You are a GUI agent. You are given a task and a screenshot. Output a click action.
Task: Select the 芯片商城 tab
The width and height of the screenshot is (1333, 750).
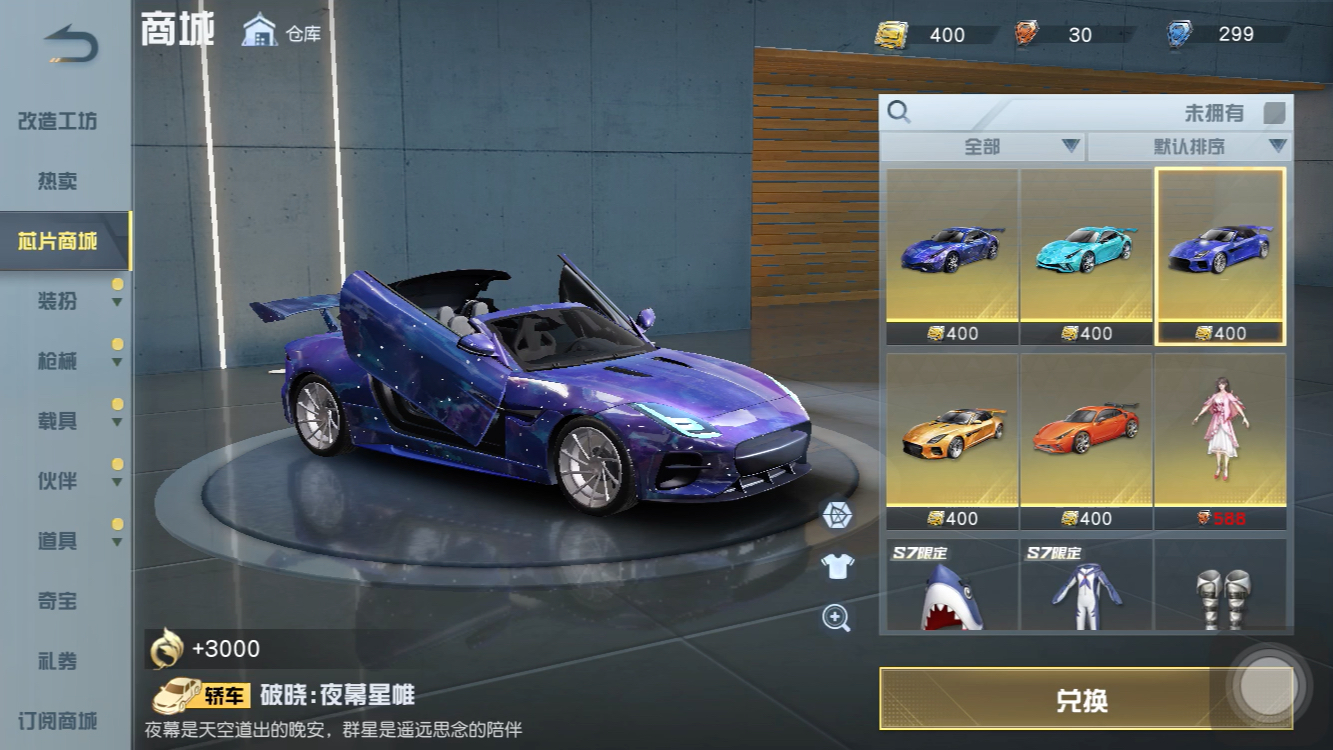(58, 241)
